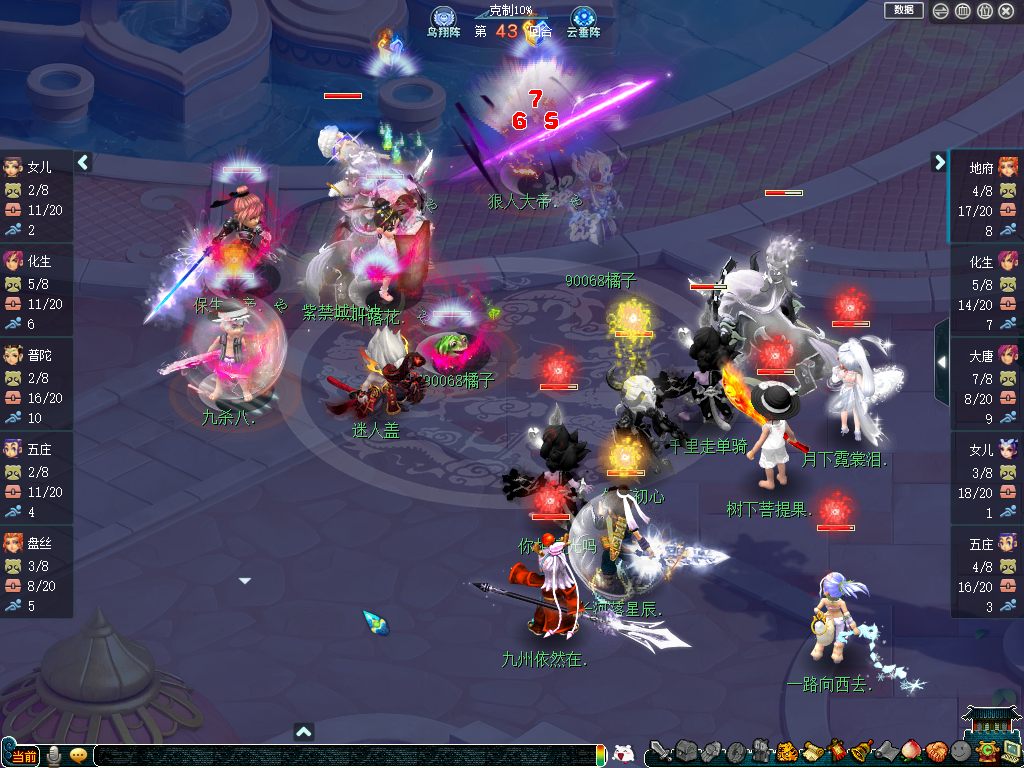Expand the chat window up arrow
This screenshot has width=1024, height=768.
[x=305, y=731]
